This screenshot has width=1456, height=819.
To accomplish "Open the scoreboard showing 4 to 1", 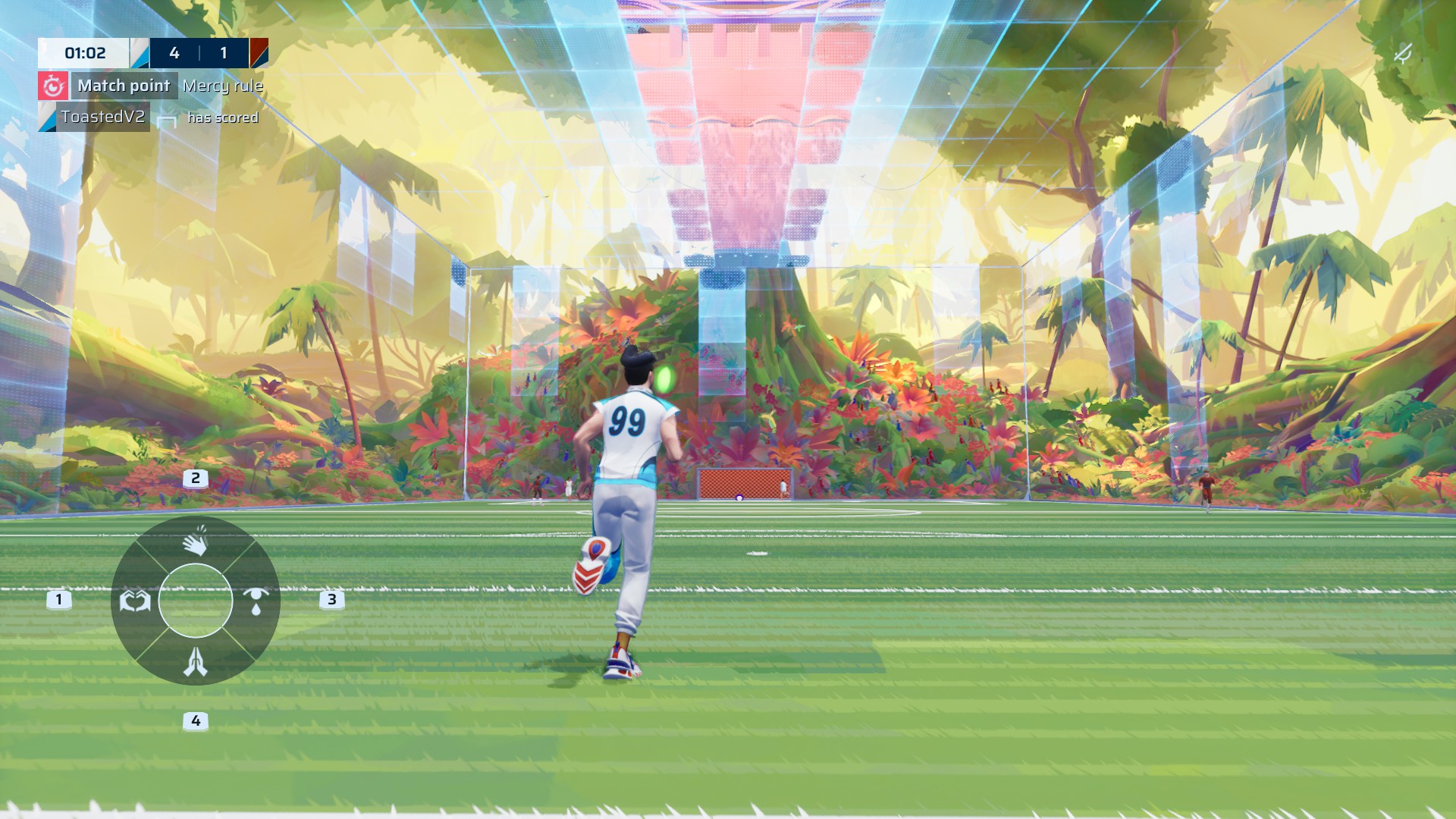I will pyautogui.click(x=200, y=53).
